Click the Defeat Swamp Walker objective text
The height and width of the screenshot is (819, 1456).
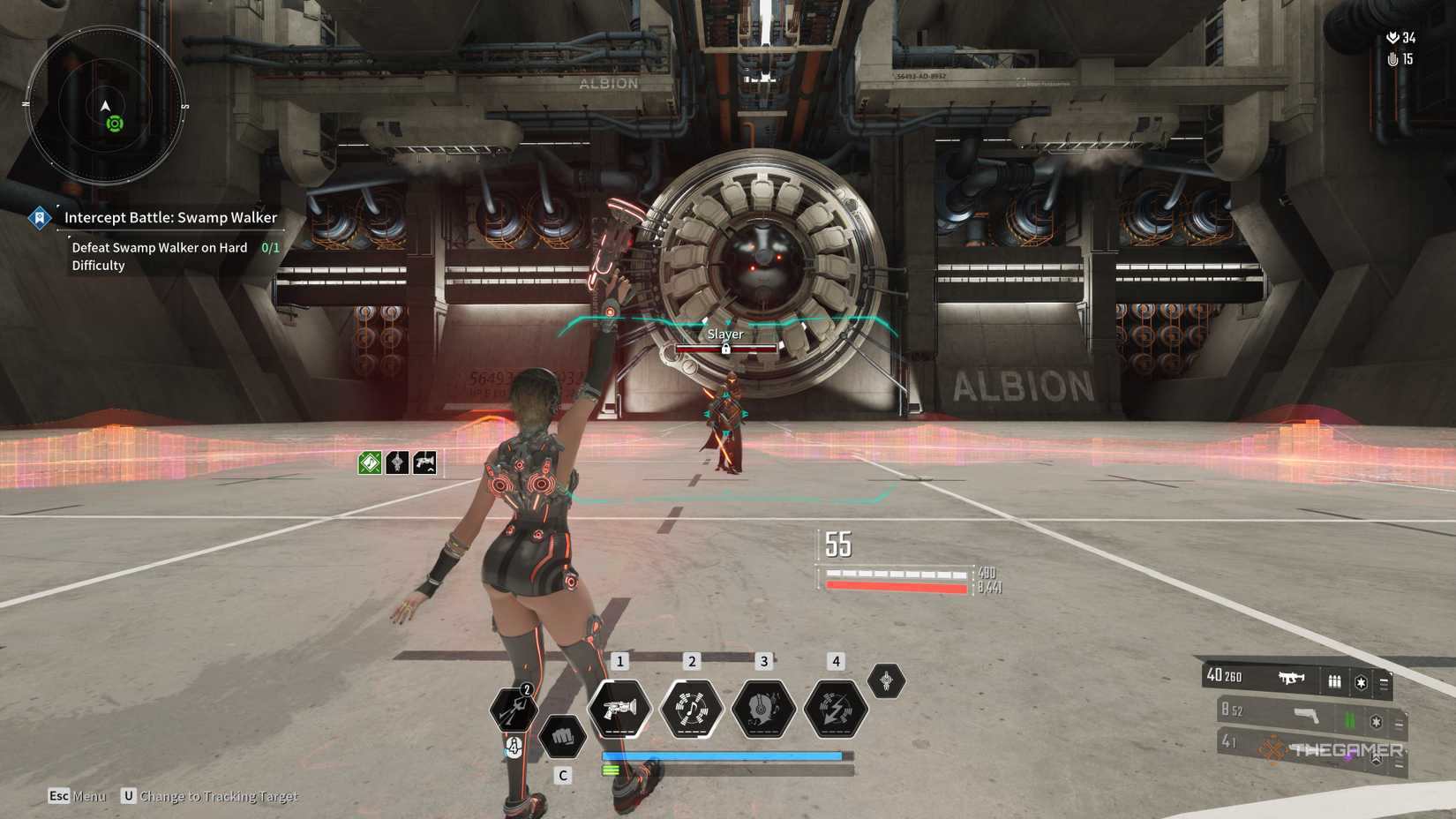[x=158, y=256]
